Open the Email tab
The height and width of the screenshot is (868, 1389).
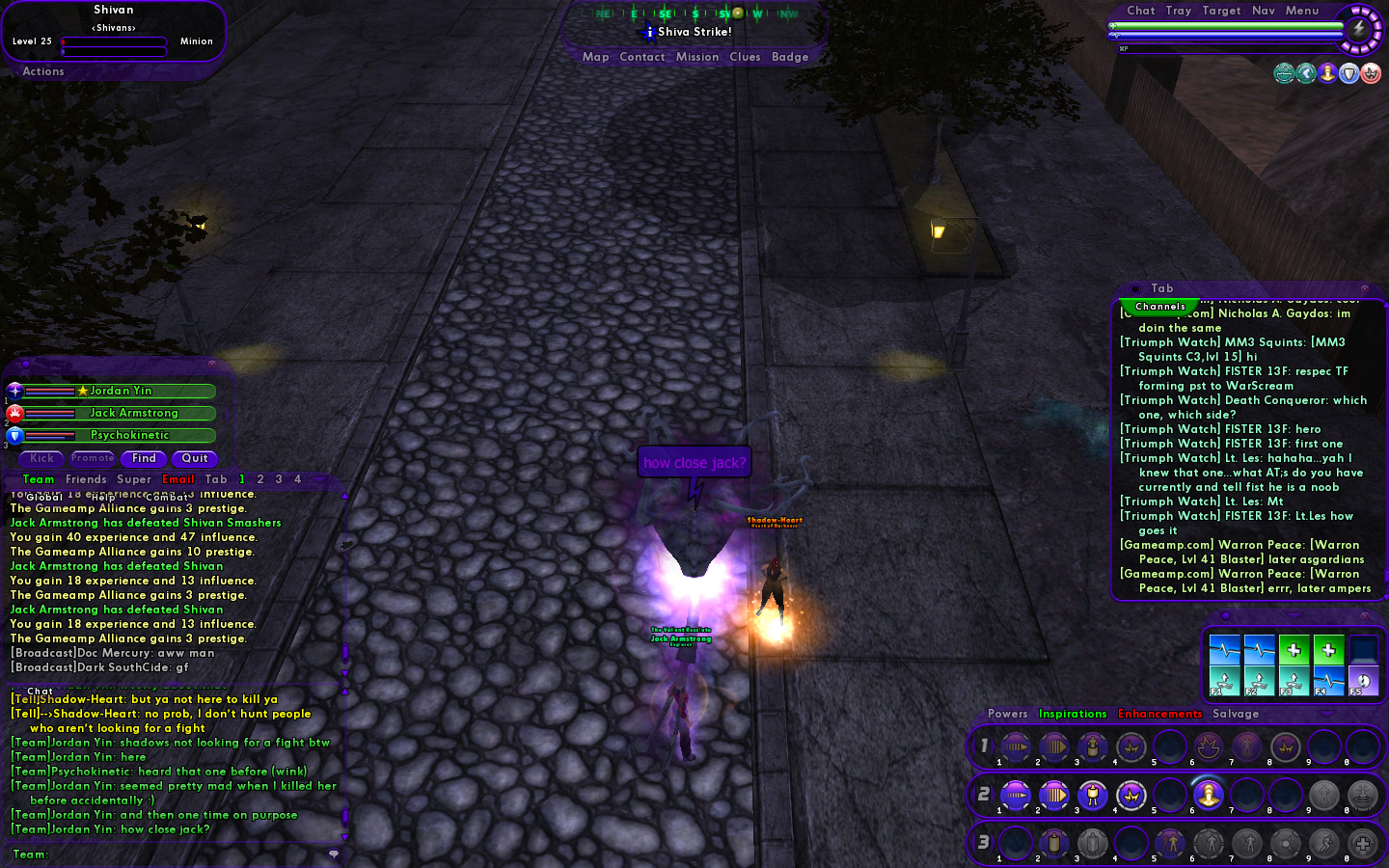[178, 479]
